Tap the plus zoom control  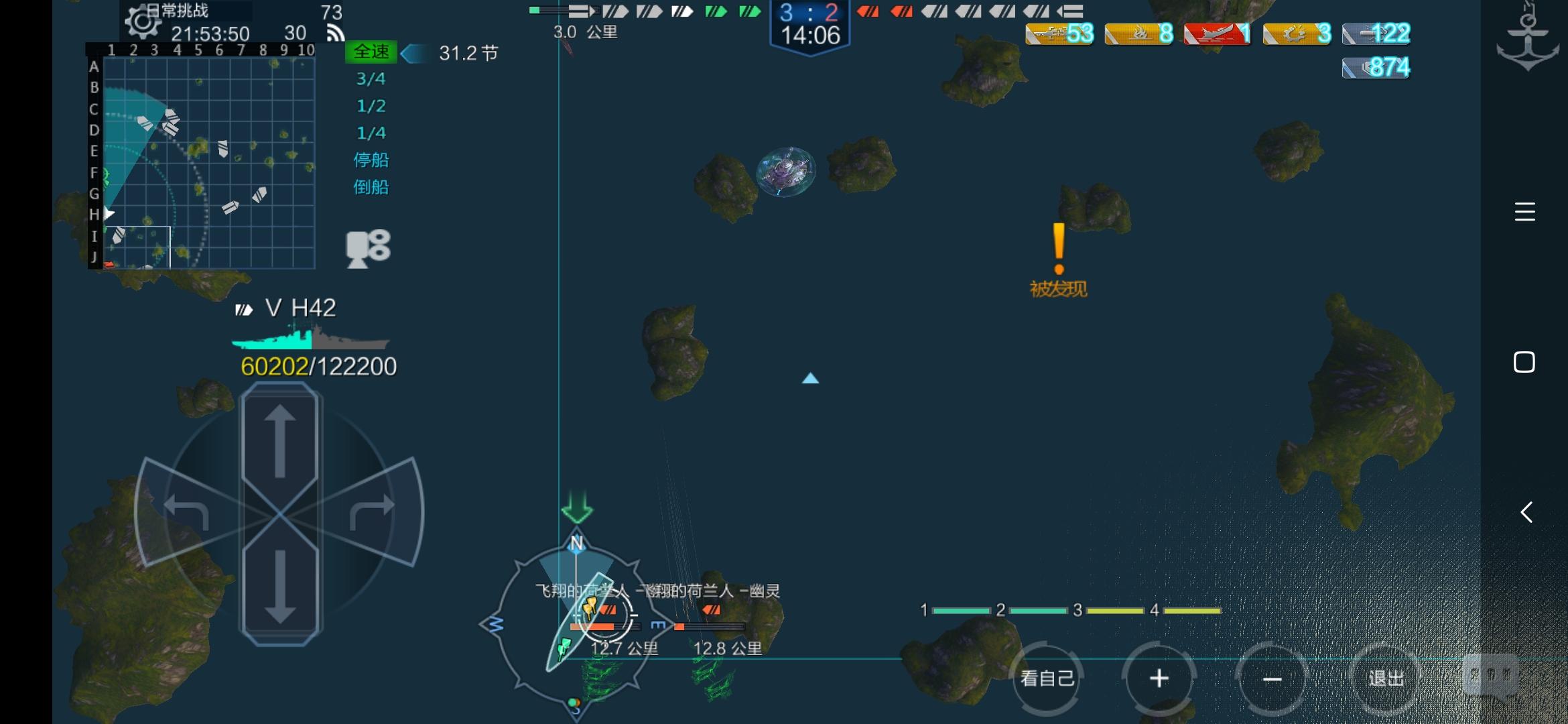coord(1160,678)
